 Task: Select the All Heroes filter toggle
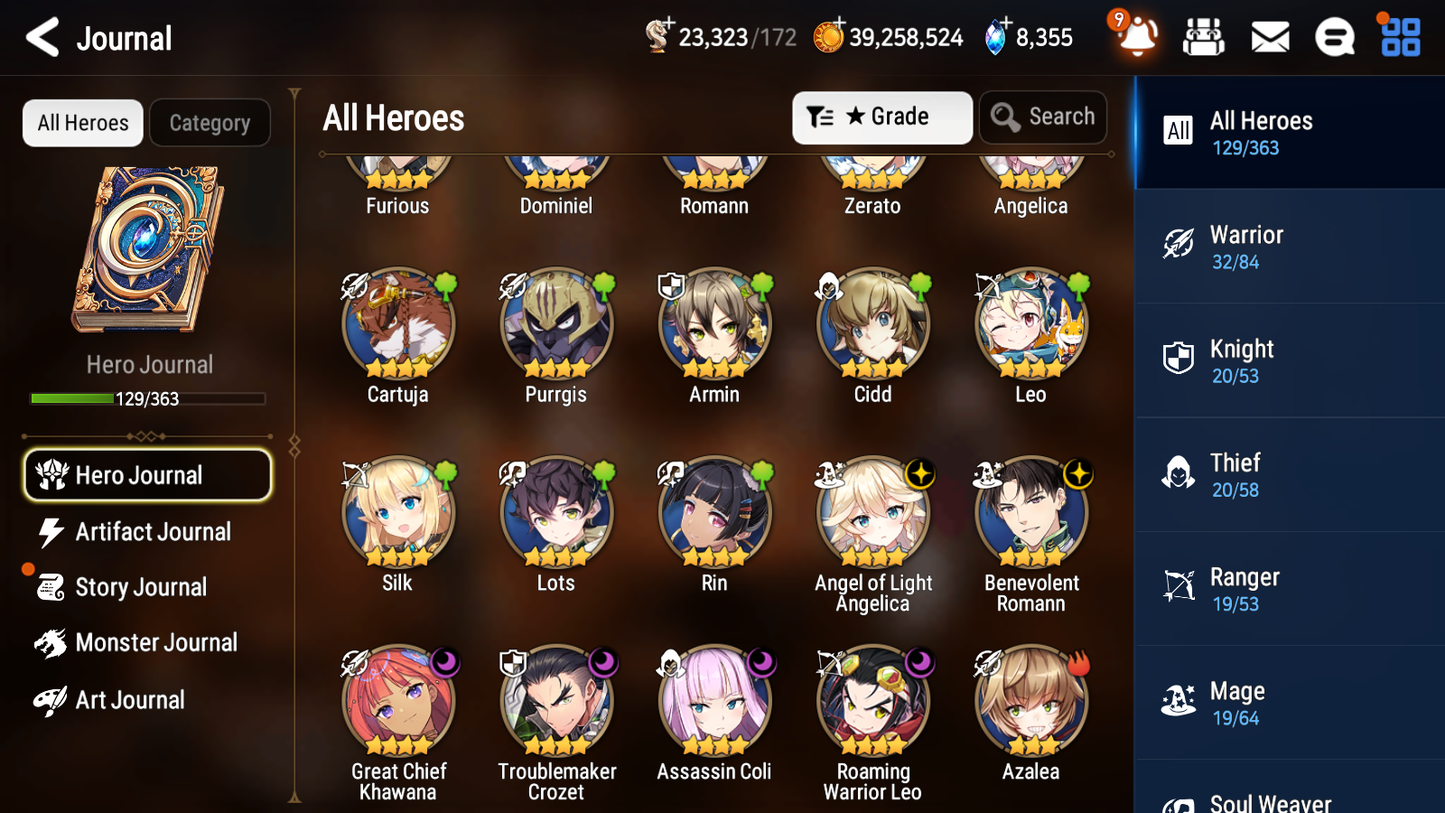click(x=82, y=123)
